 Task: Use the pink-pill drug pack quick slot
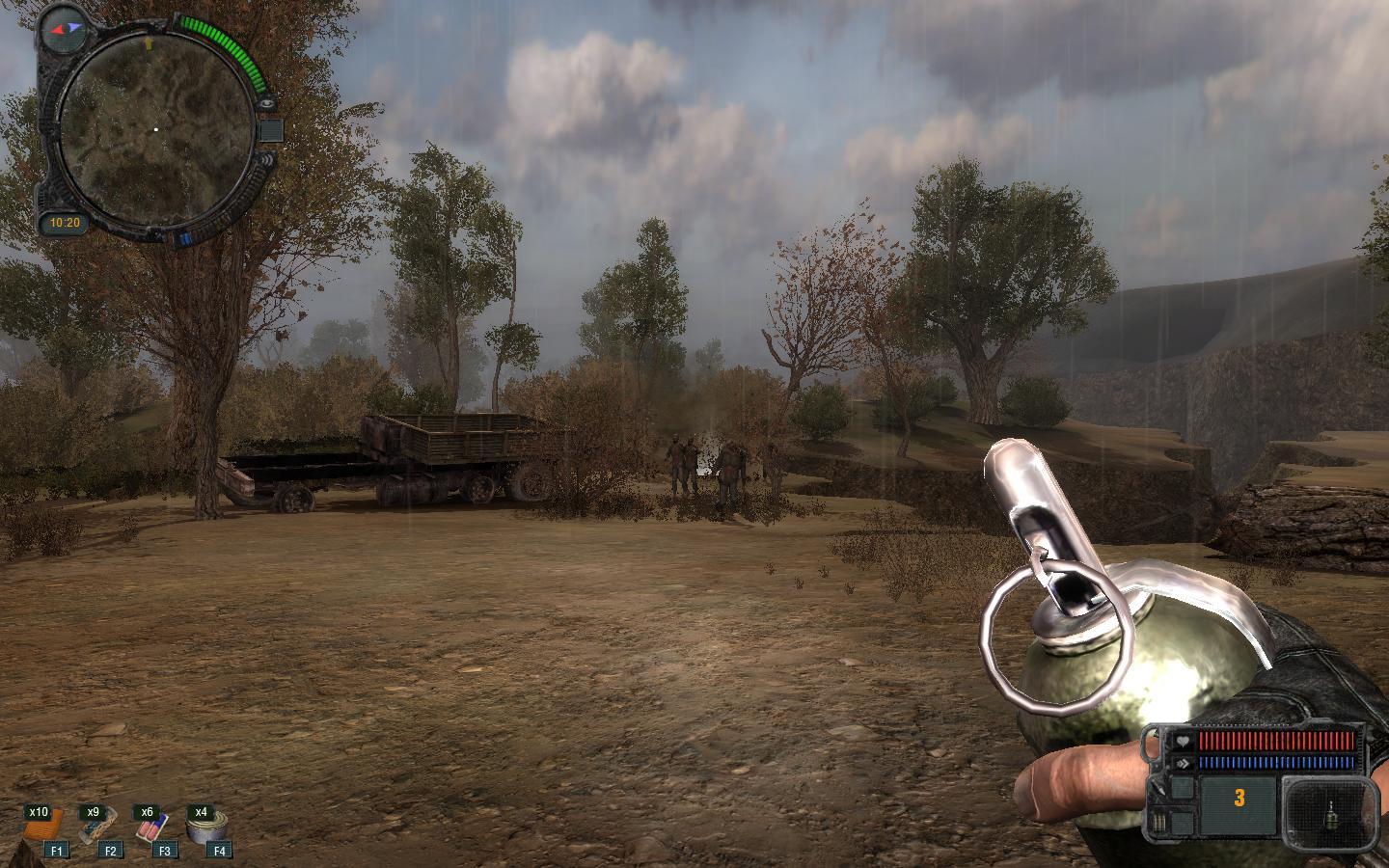coord(152,827)
